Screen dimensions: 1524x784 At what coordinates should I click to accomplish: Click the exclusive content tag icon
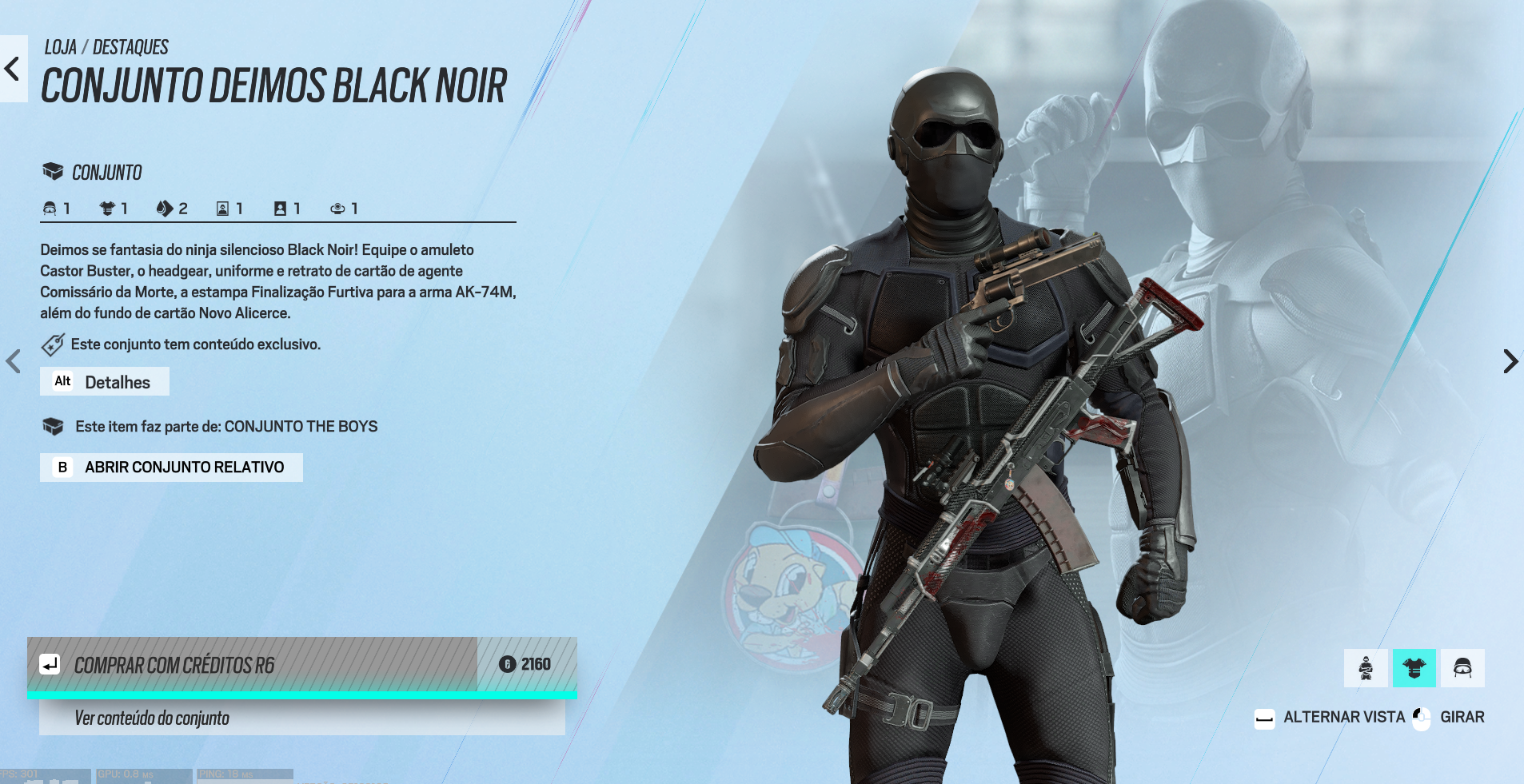coord(53,344)
